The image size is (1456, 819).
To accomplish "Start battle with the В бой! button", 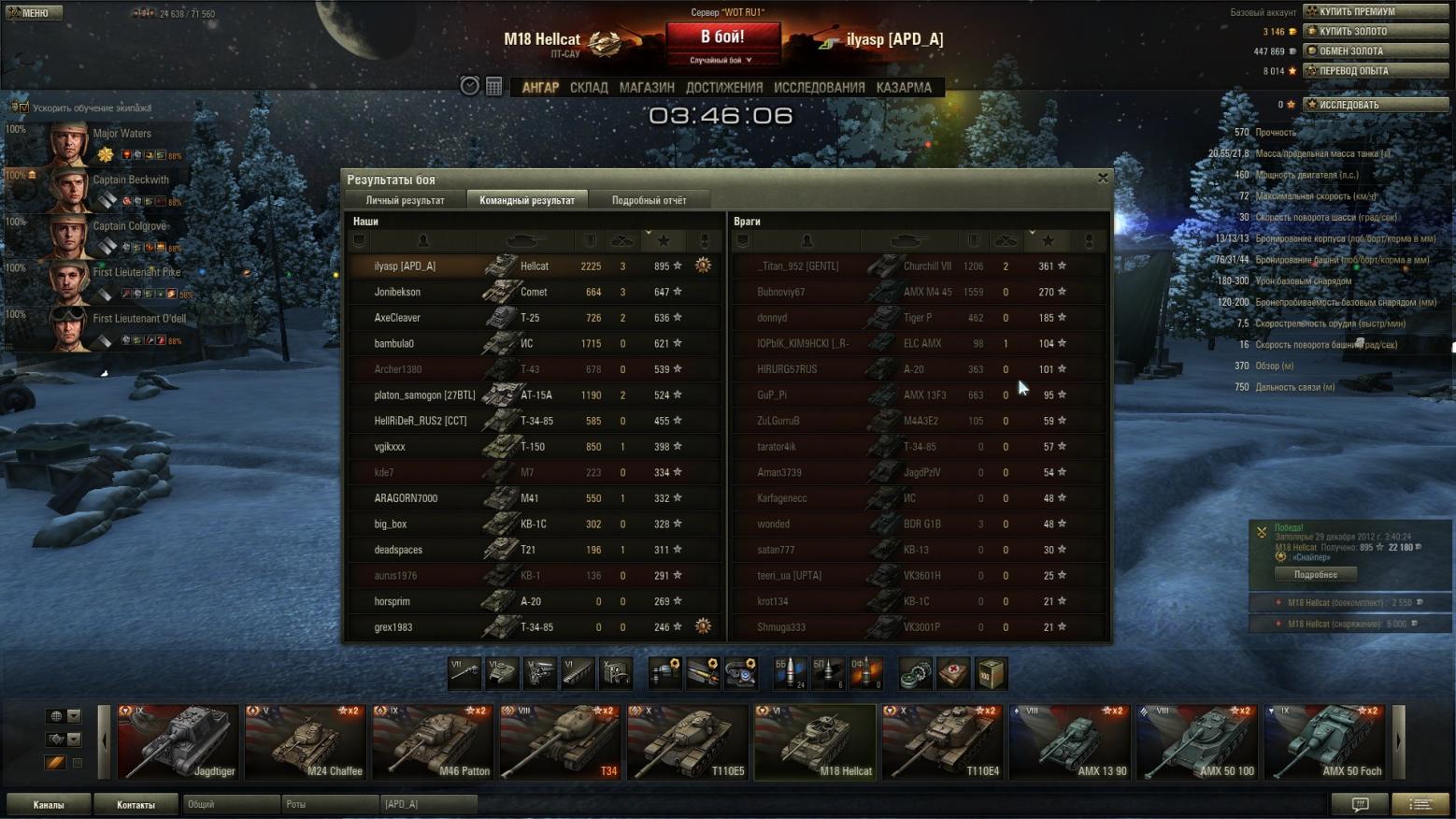I will coord(722,37).
